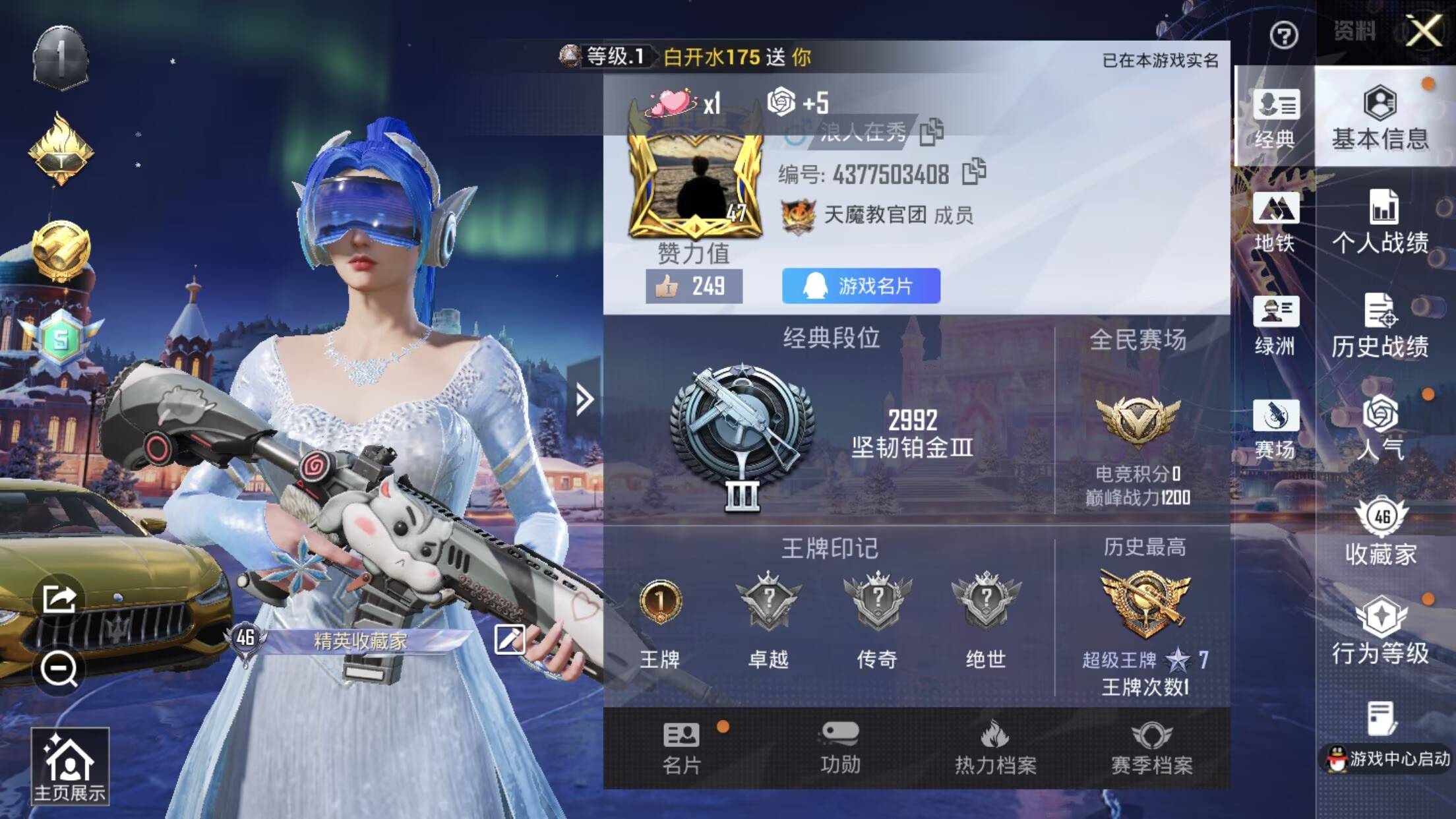
Task: Open the 游戏名片 blue button
Action: 861,286
